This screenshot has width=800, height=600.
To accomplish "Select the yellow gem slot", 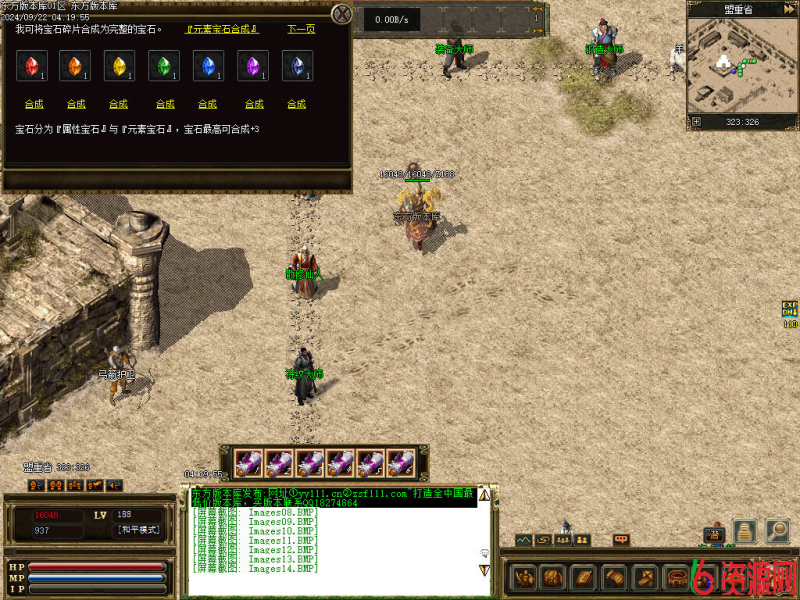I will click(120, 67).
